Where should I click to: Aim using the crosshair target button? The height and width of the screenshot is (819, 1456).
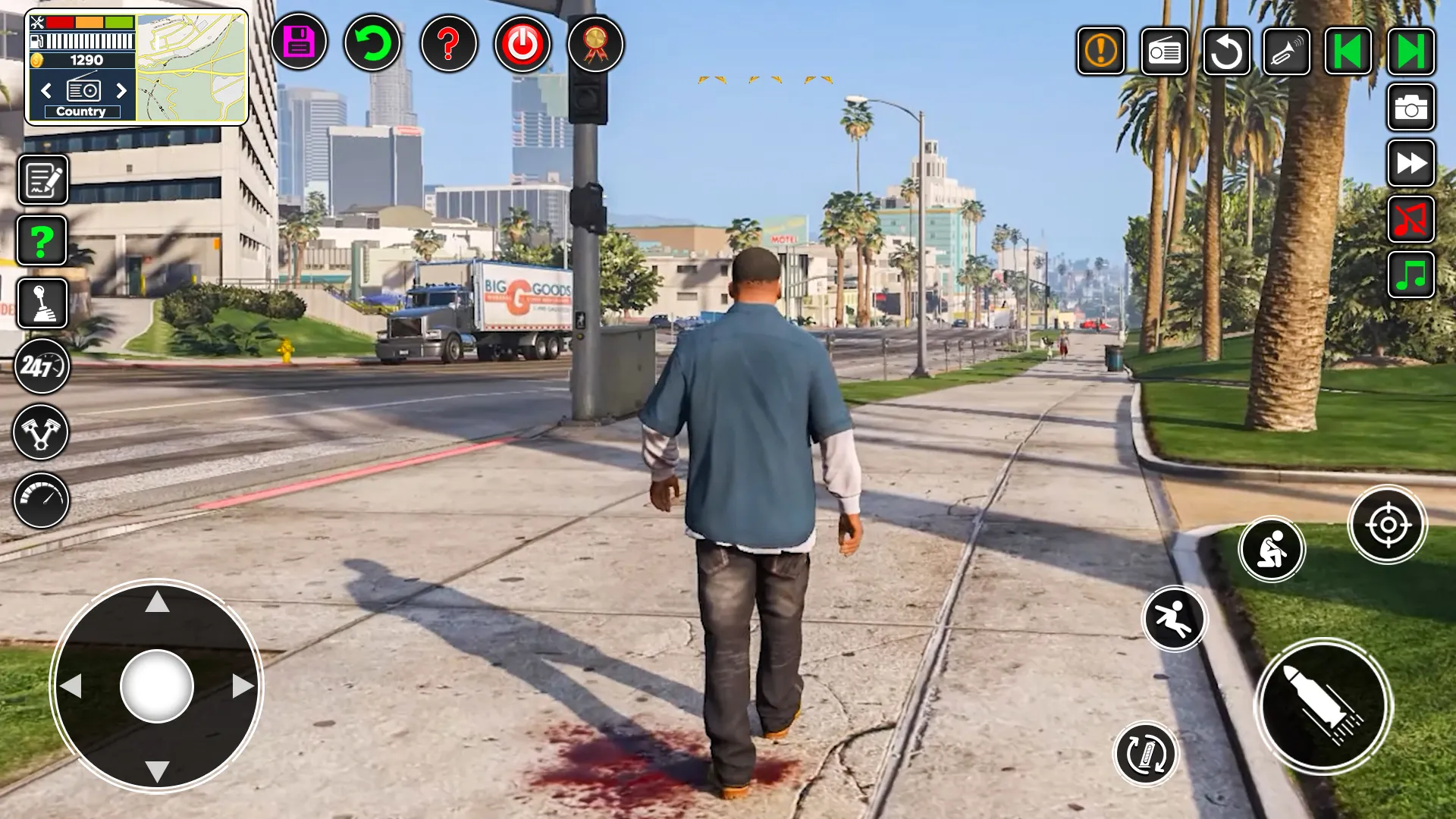click(1388, 525)
